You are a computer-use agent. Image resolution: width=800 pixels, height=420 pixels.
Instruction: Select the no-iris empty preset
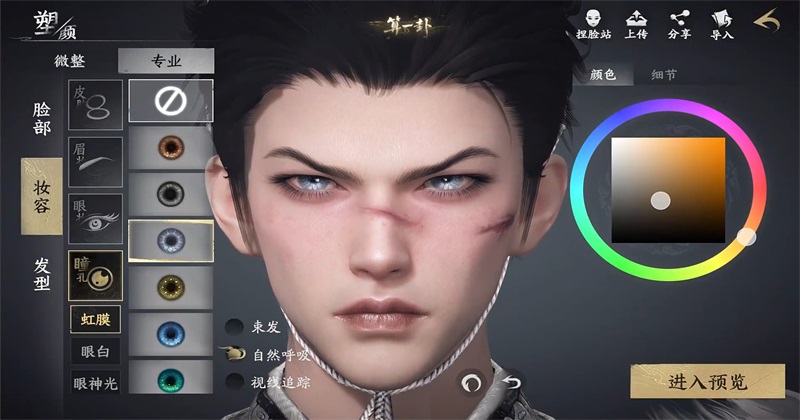[170, 100]
